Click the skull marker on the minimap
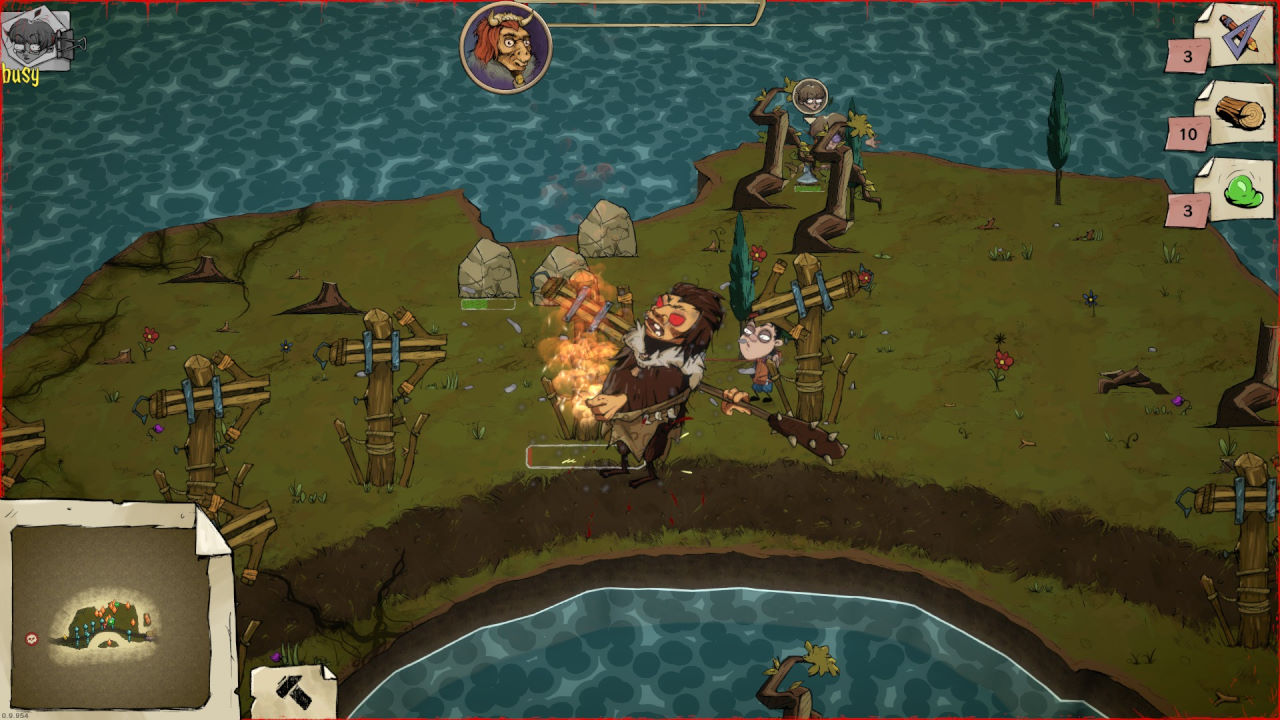Screen dimensions: 1280x720 click(31, 638)
